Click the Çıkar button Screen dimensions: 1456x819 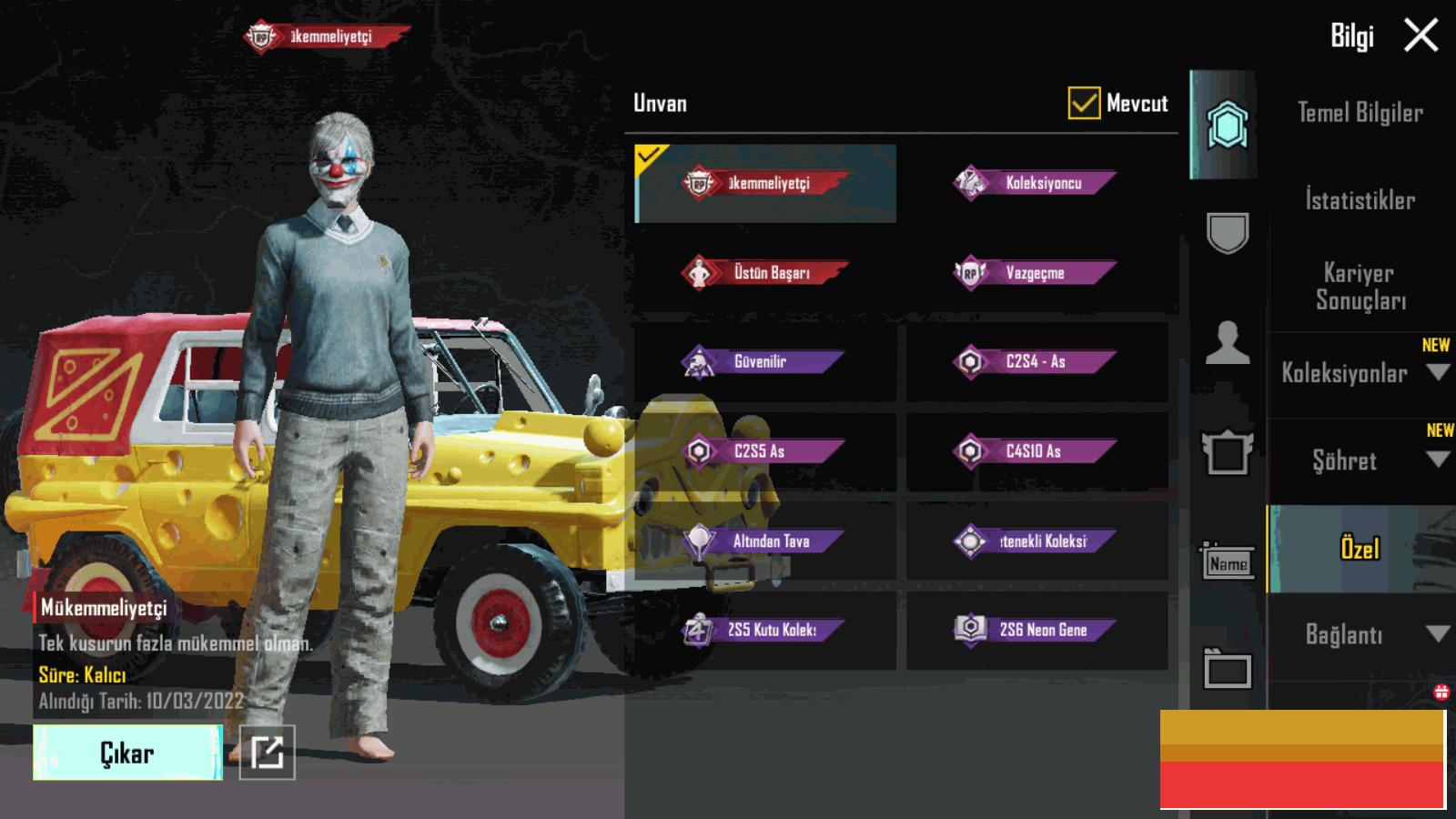click(x=127, y=753)
